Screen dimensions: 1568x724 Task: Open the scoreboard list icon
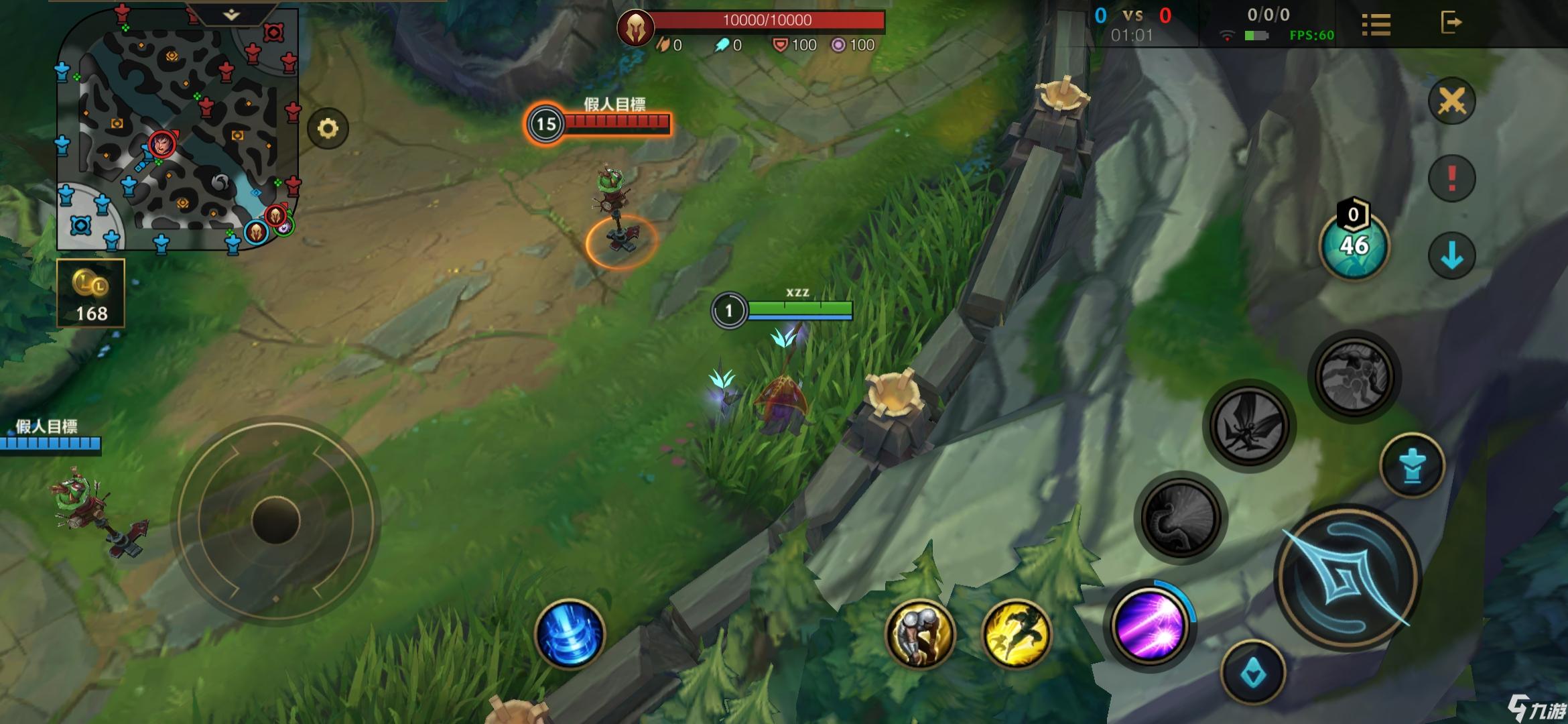(x=1376, y=25)
